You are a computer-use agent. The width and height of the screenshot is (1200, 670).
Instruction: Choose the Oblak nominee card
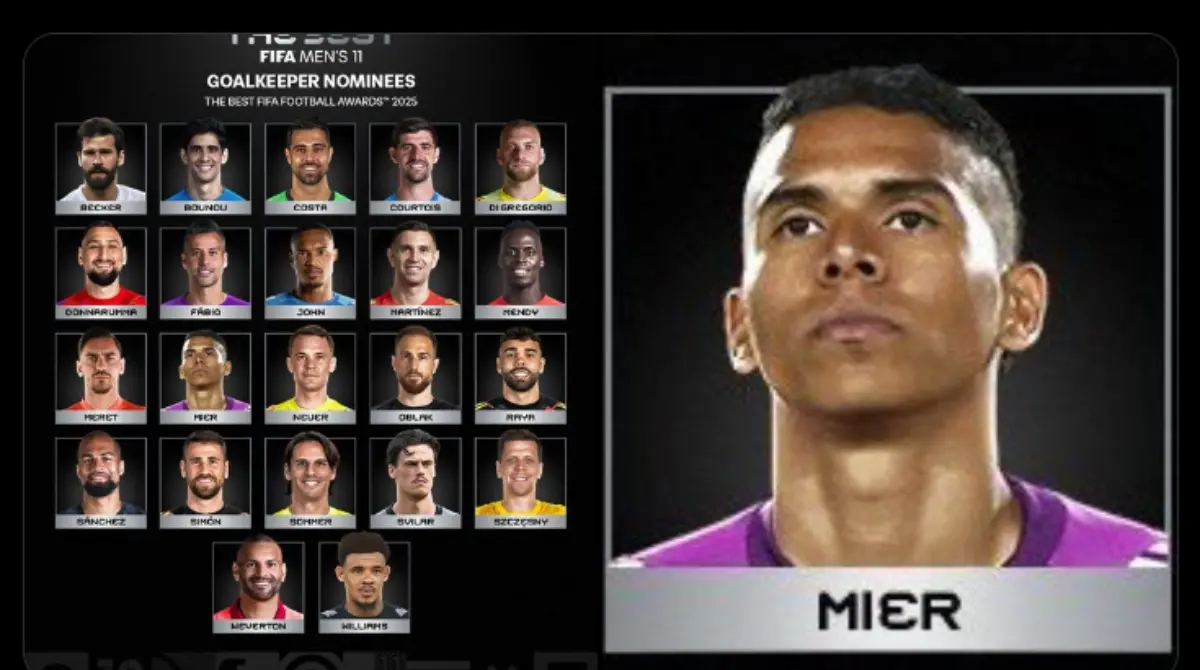tap(415, 377)
